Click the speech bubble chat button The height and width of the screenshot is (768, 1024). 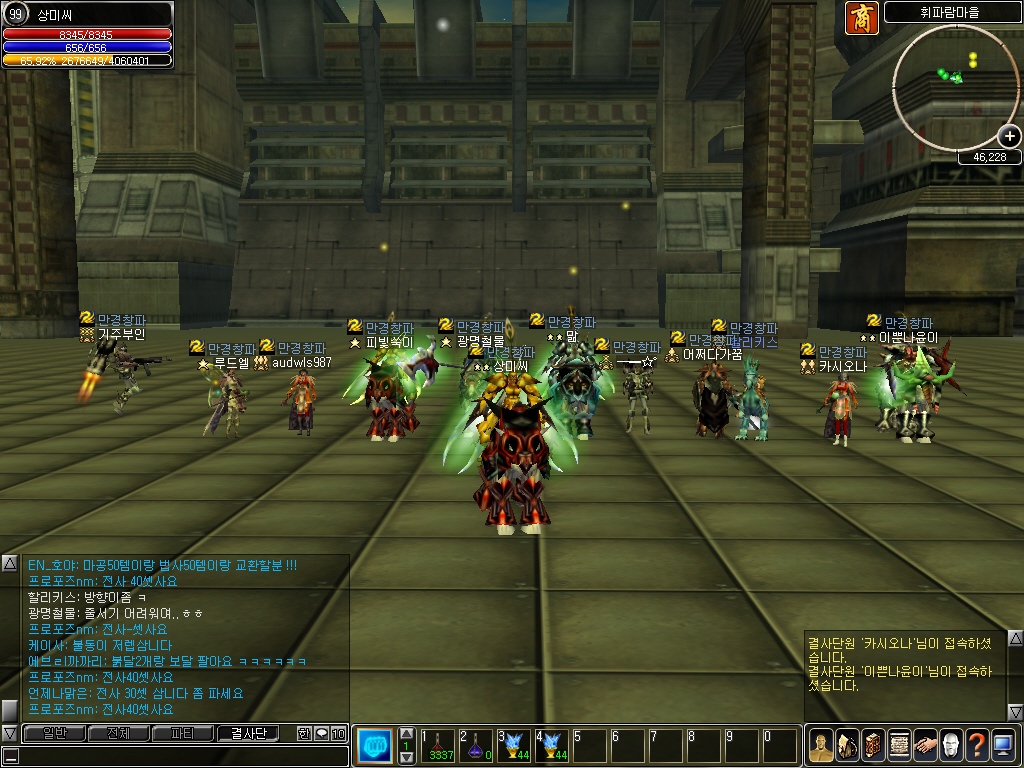tap(321, 733)
